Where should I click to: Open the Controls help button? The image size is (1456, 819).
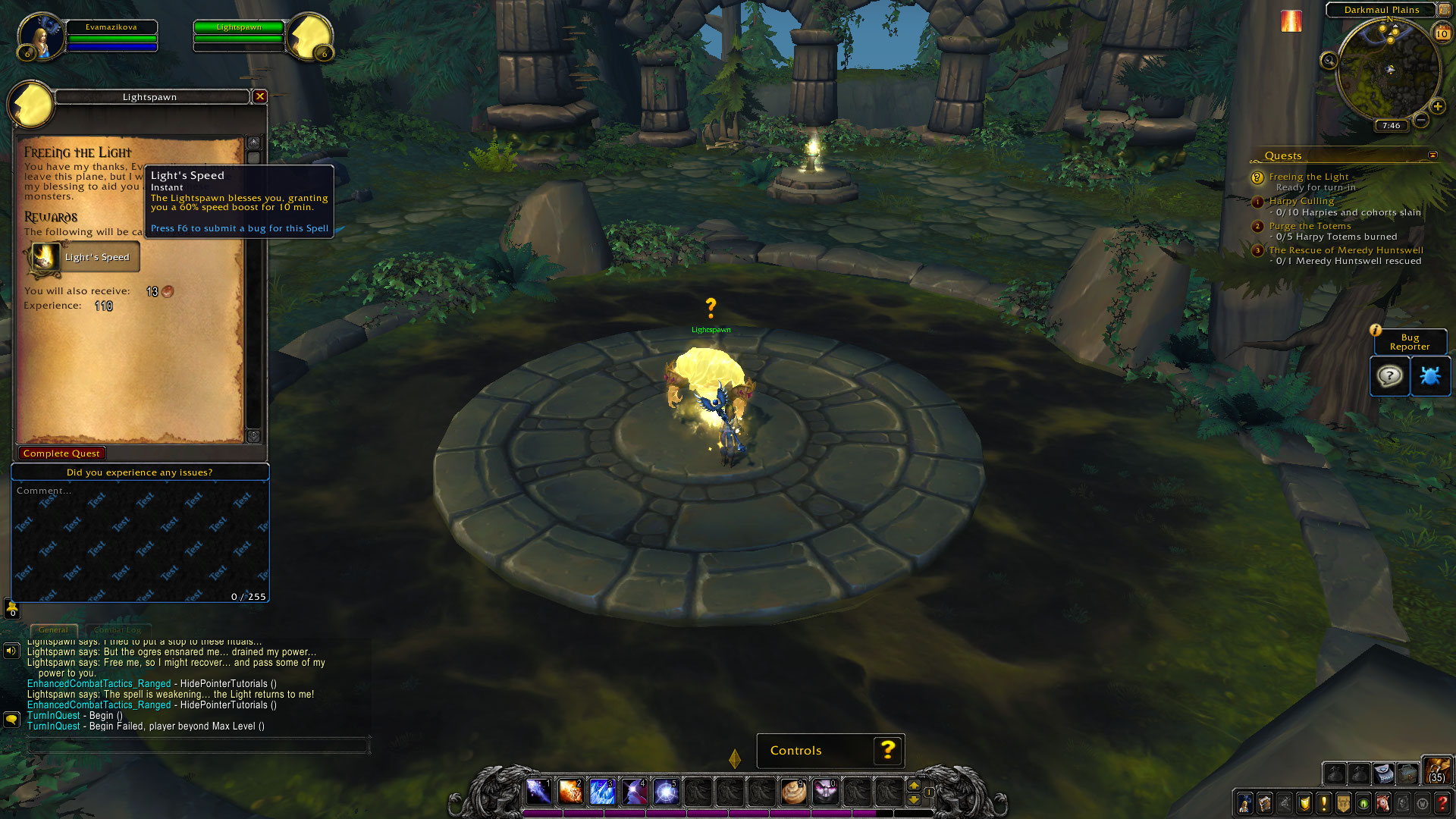[x=888, y=751]
